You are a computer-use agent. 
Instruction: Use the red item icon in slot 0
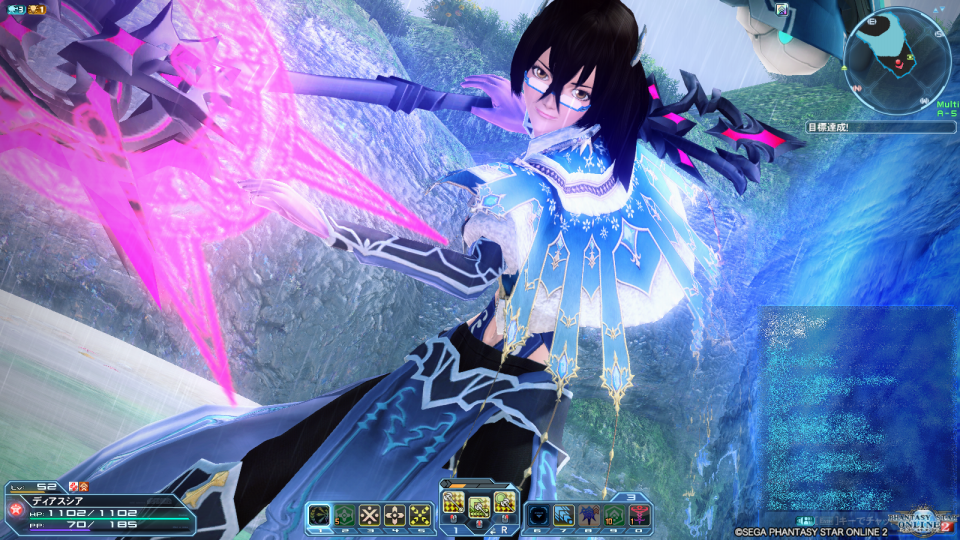coord(639,513)
